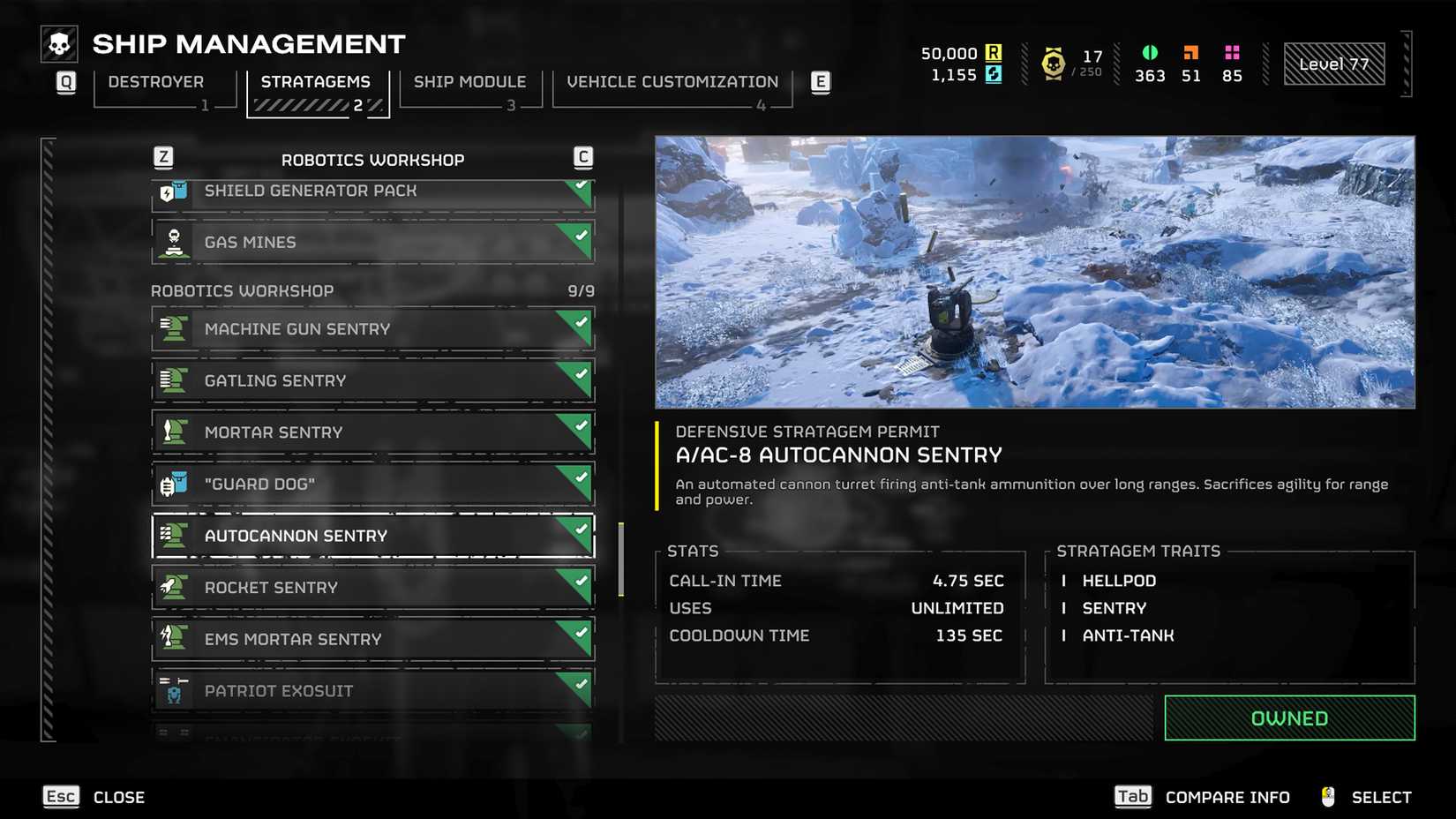Select the Mortar Sentry entry
Image resolution: width=1456 pixels, height=819 pixels.
pyautogui.click(x=372, y=432)
